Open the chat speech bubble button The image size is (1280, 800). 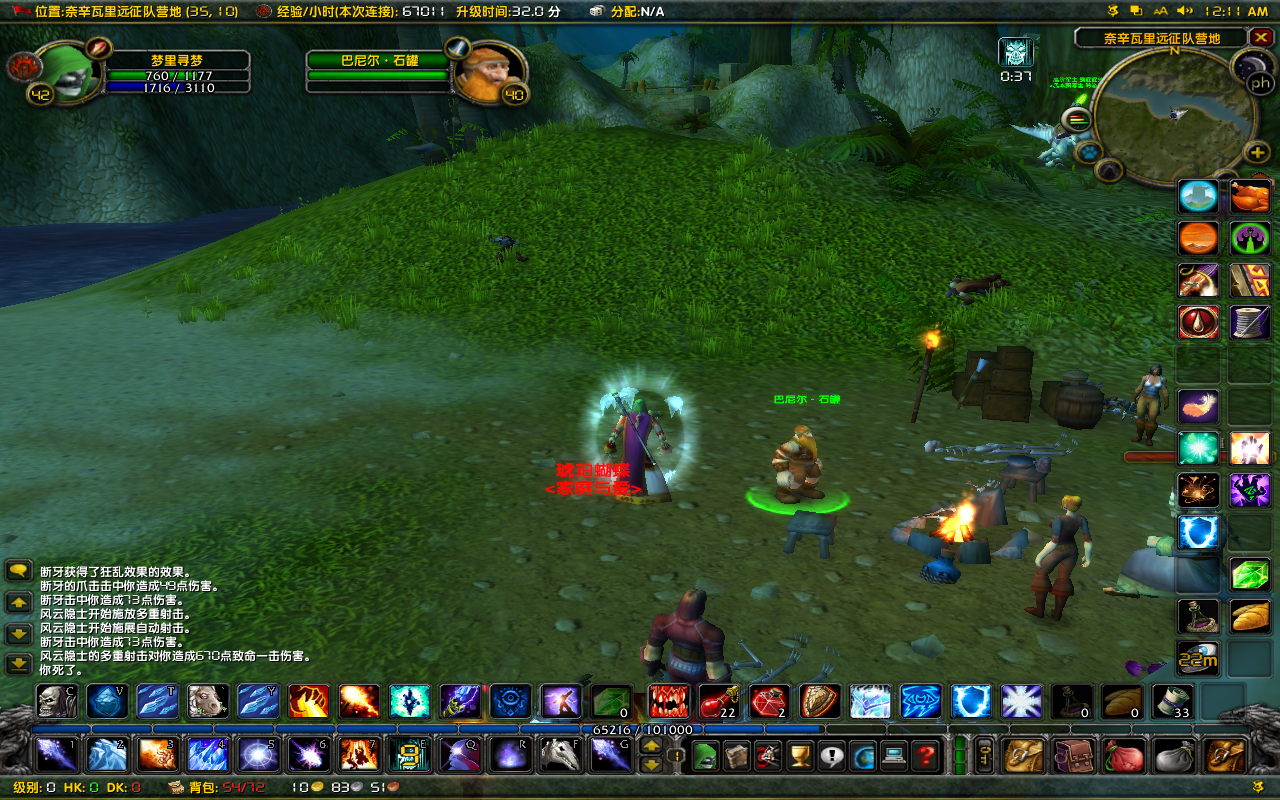(18, 571)
